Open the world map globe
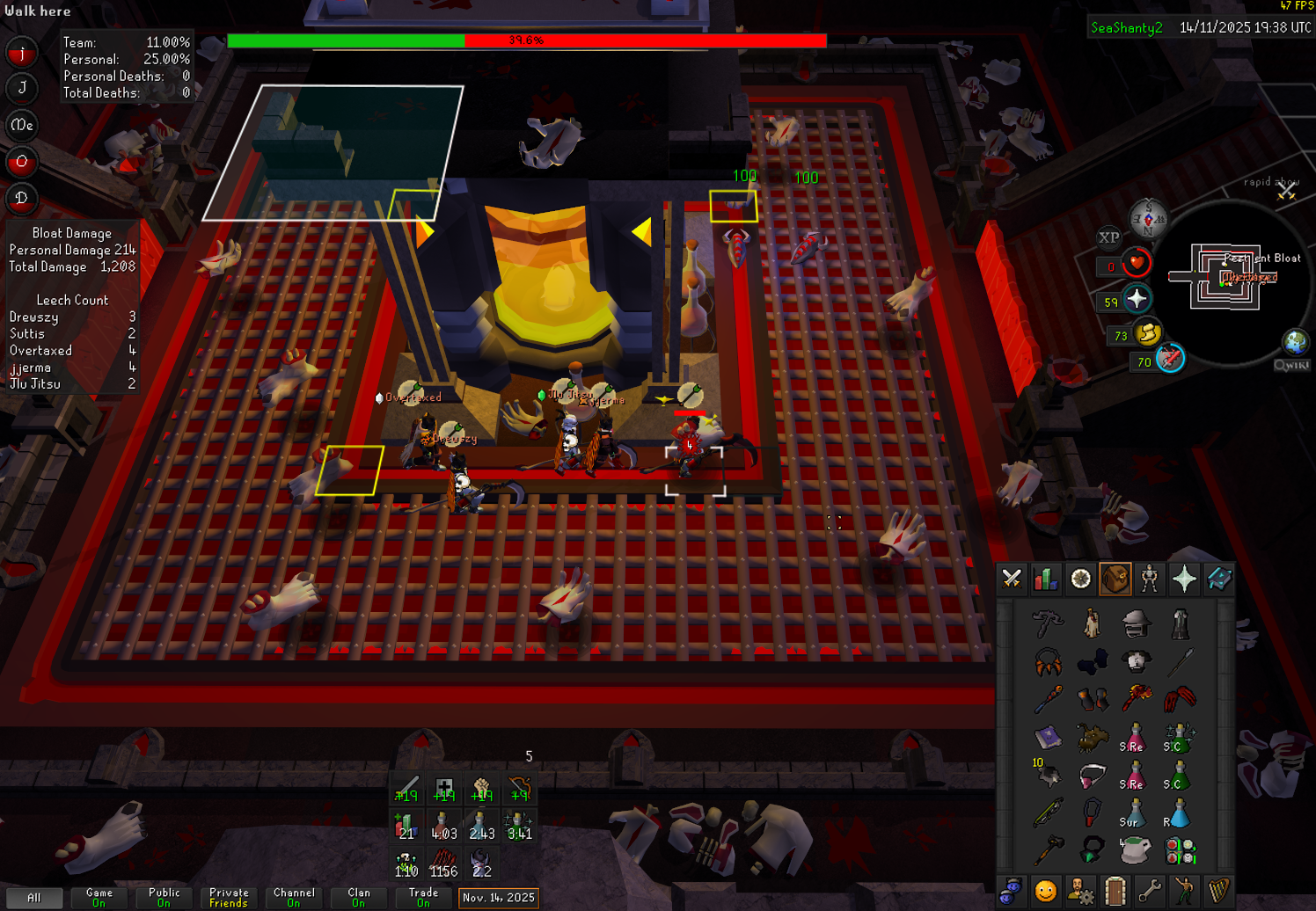The height and width of the screenshot is (911, 1316). pyautogui.click(x=1295, y=341)
